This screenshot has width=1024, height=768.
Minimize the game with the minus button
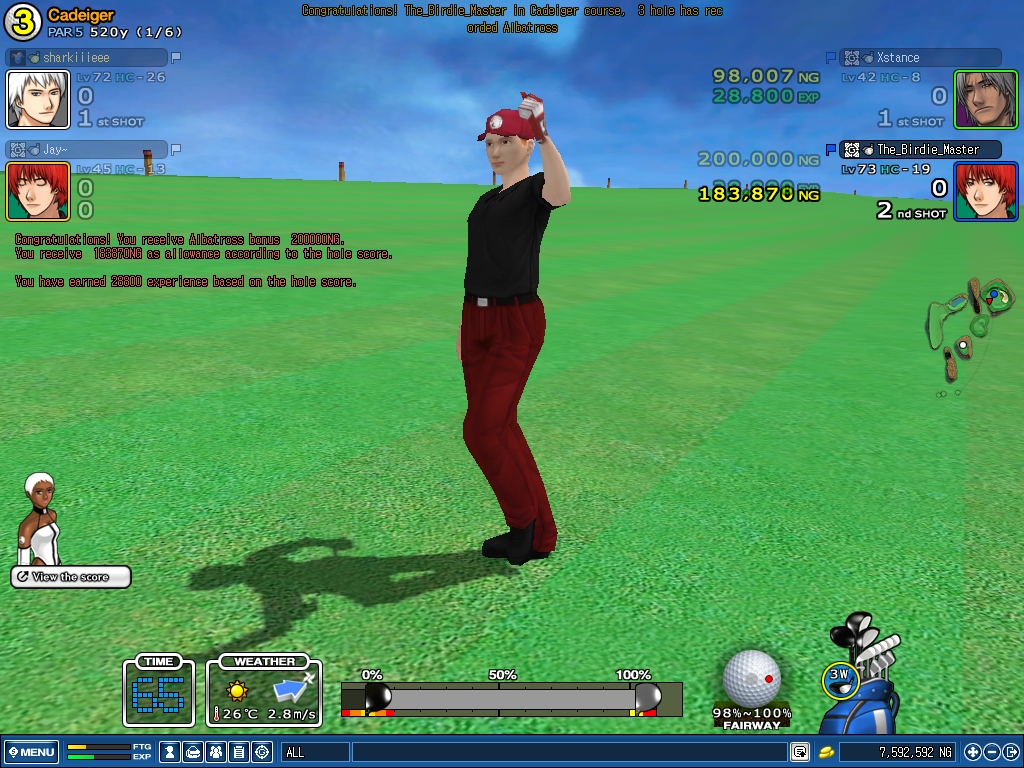click(992, 752)
